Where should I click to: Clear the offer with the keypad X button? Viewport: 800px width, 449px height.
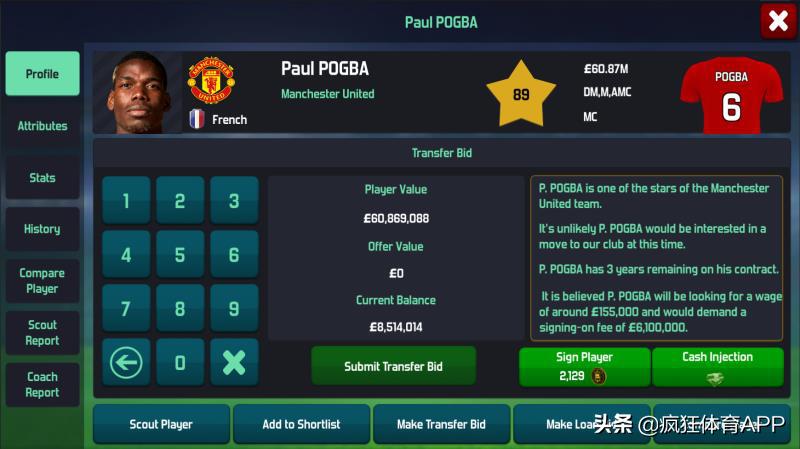[x=234, y=363]
